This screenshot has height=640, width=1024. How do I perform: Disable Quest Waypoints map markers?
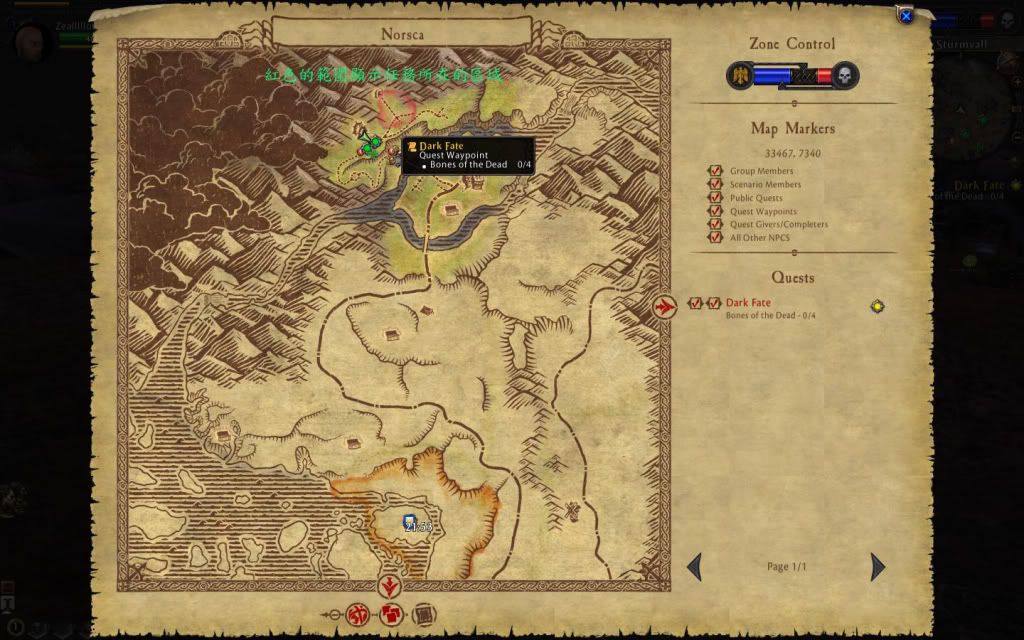pos(715,211)
